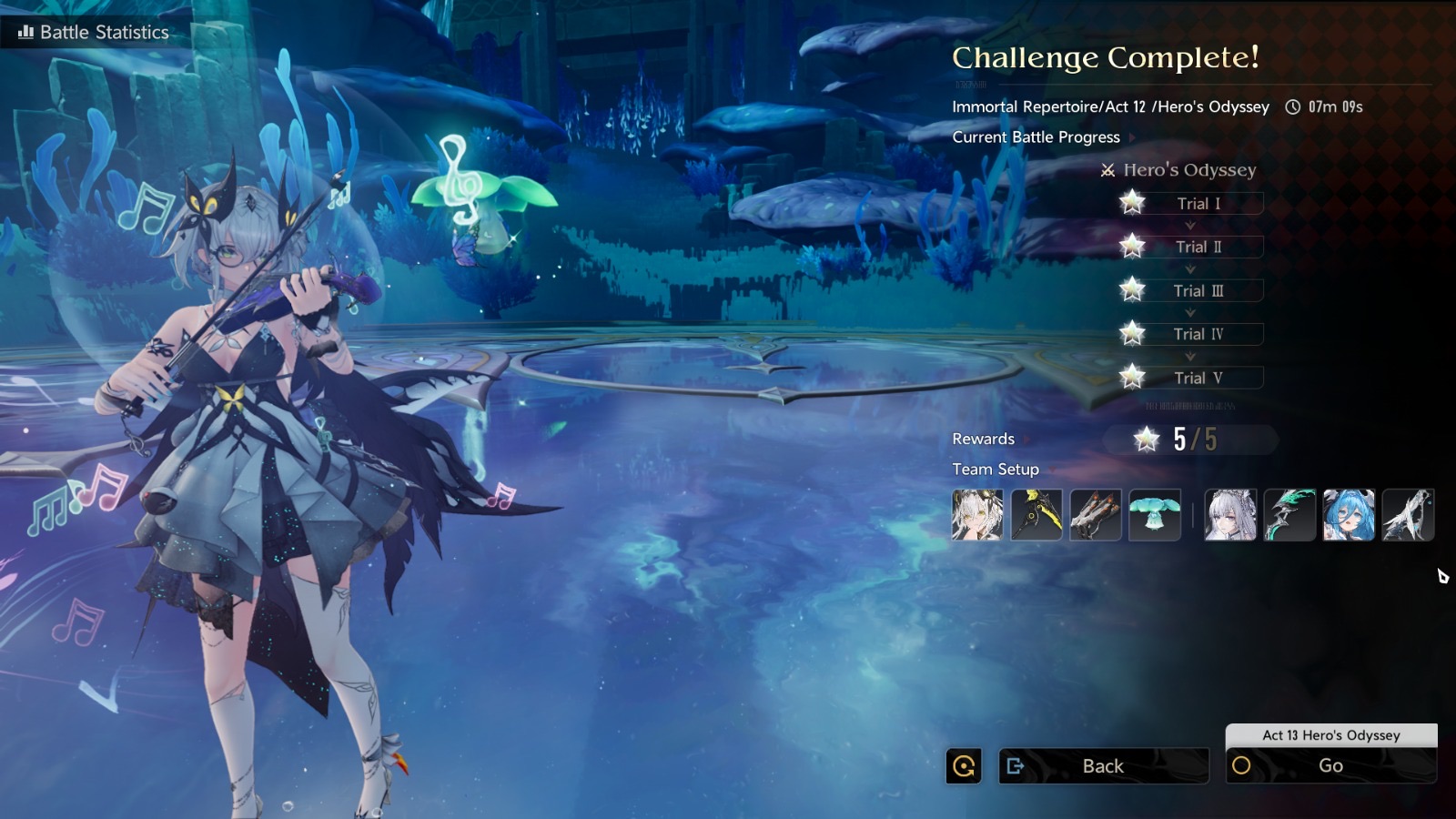Choose Trial IV in battle progress

tap(1198, 334)
